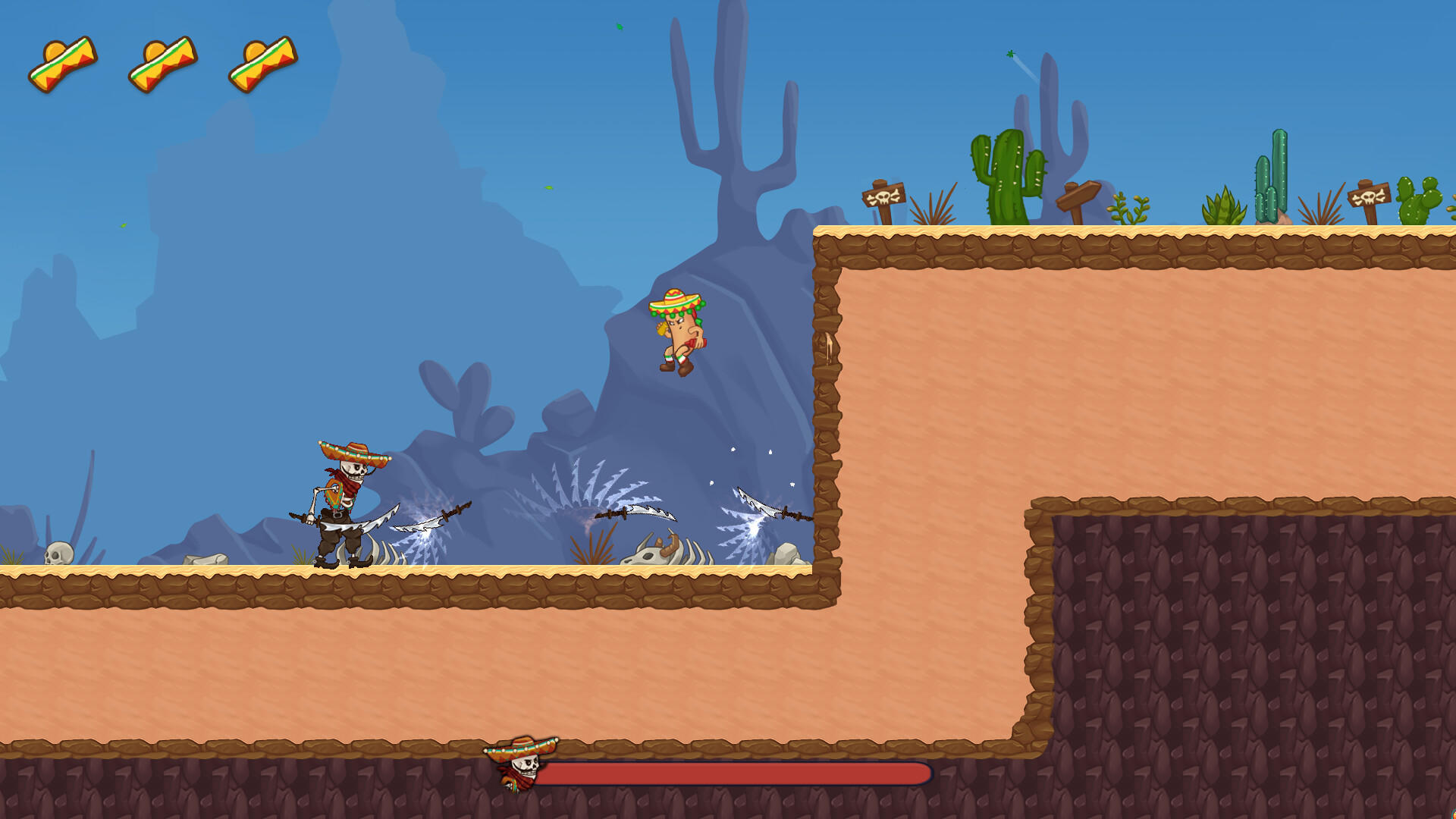Viewport: 1456px width, 819px height.
Task: Select the taco hero wearing the sombrero
Action: click(x=679, y=330)
